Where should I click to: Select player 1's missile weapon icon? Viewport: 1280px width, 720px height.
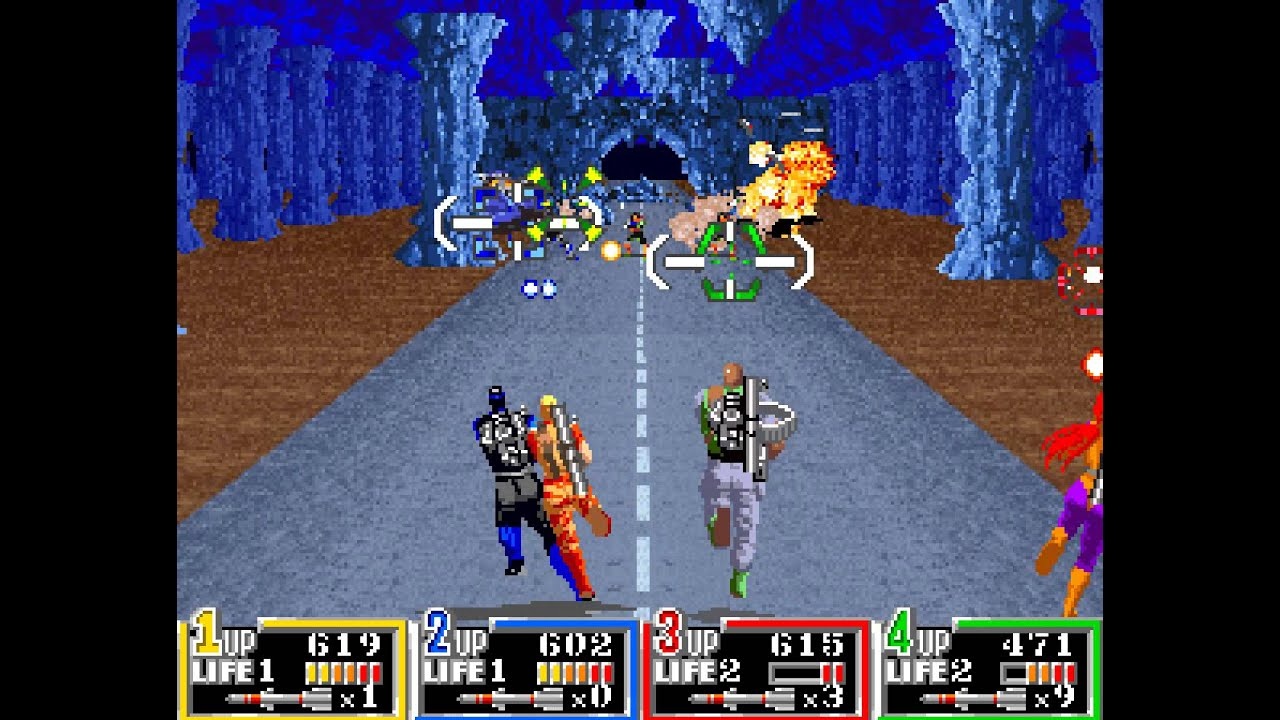click(x=279, y=699)
